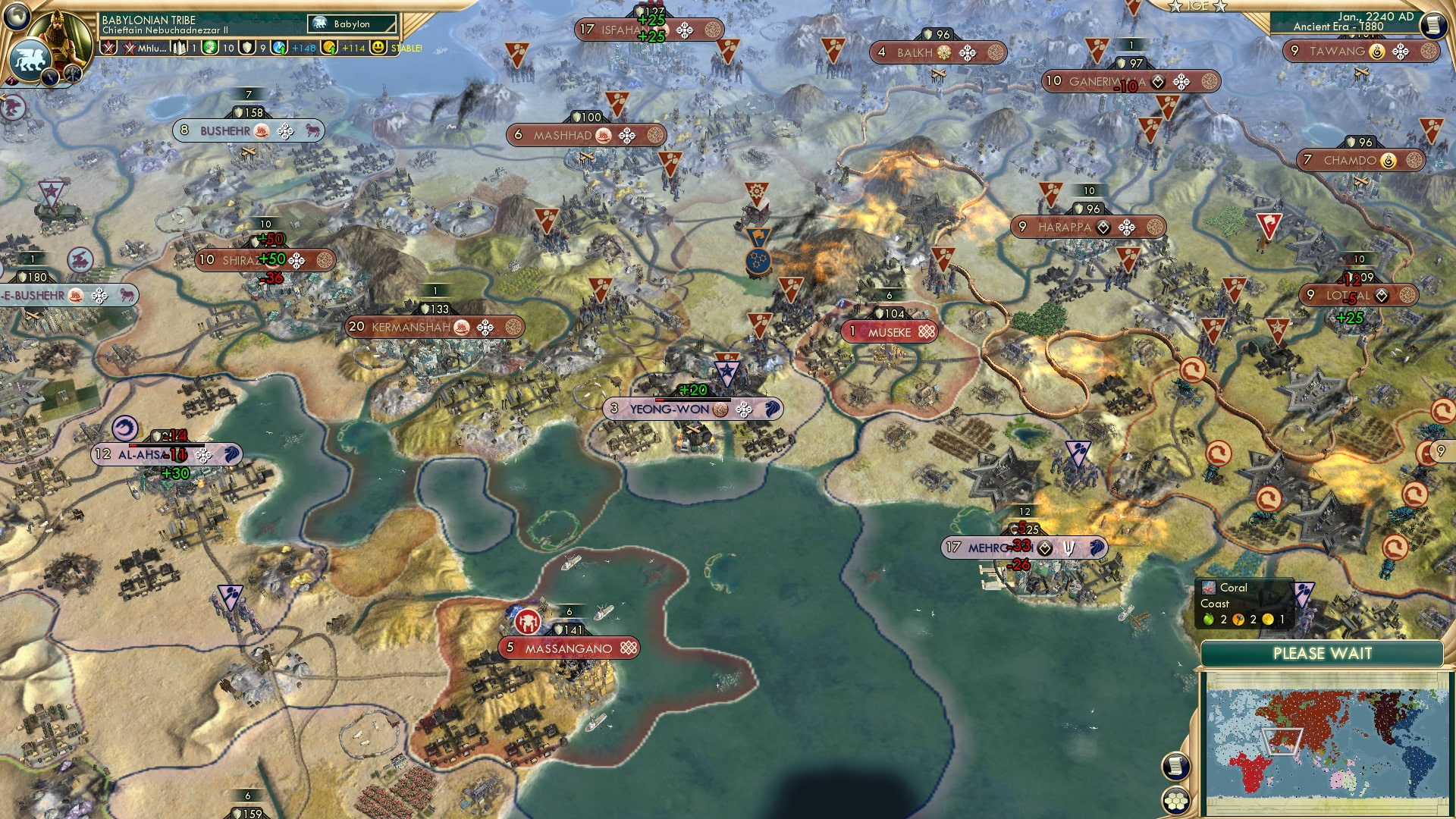Click the science icon showing +148
The height and width of the screenshot is (819, 1456).
pos(280,48)
